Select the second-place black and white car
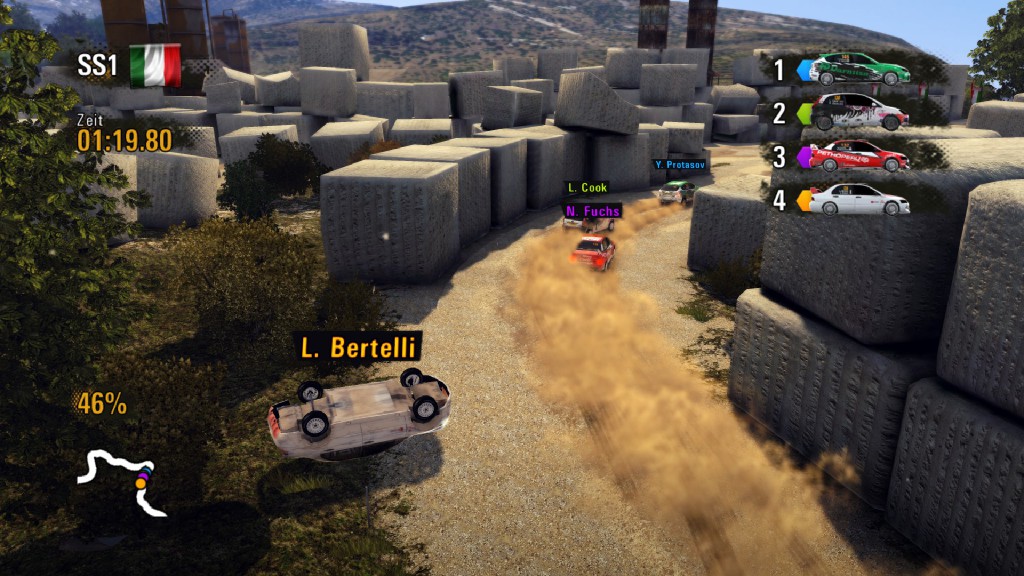The height and width of the screenshot is (576, 1024). coord(859,112)
